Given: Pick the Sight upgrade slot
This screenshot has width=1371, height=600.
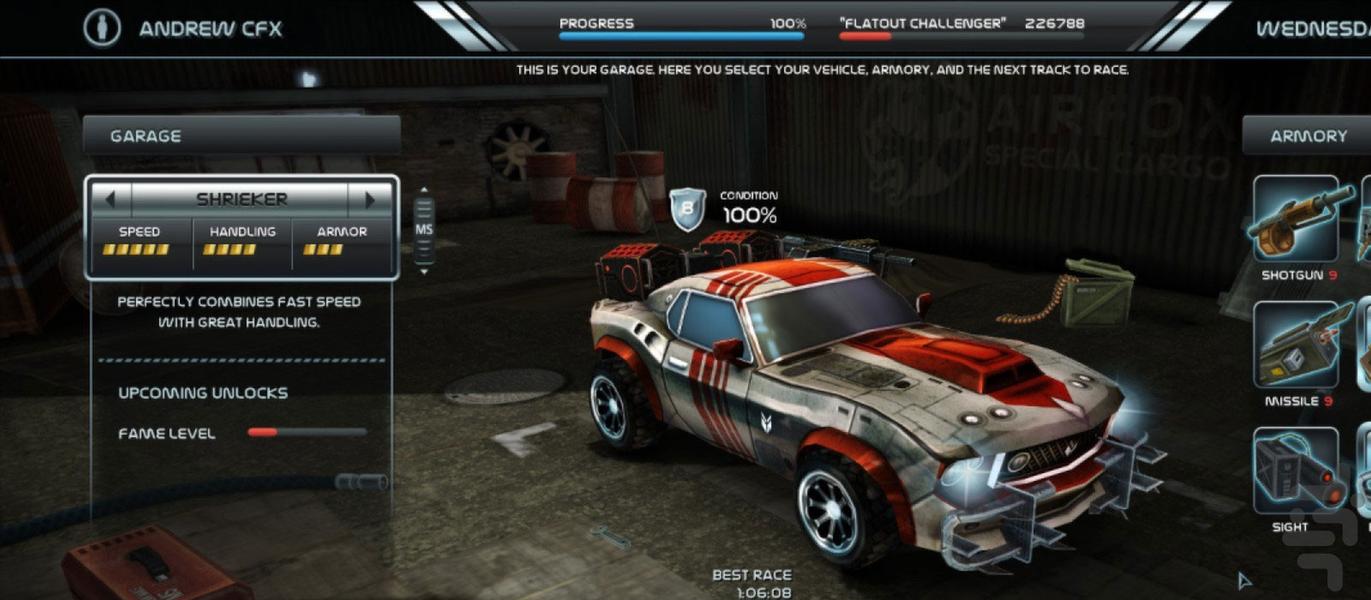Looking at the screenshot, I should click(x=1296, y=470).
